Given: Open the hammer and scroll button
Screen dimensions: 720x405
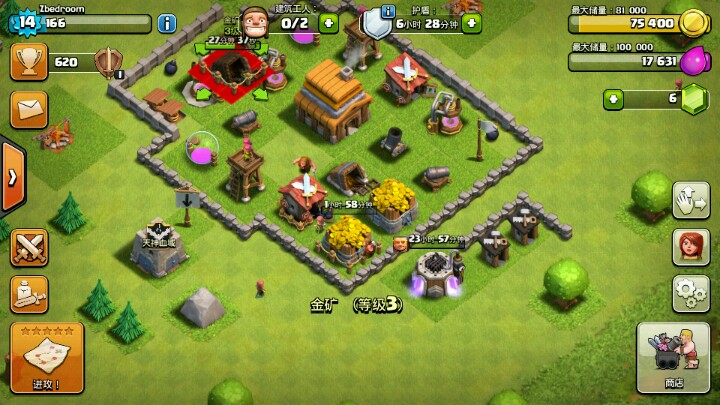Looking at the screenshot, I should click(29, 294).
